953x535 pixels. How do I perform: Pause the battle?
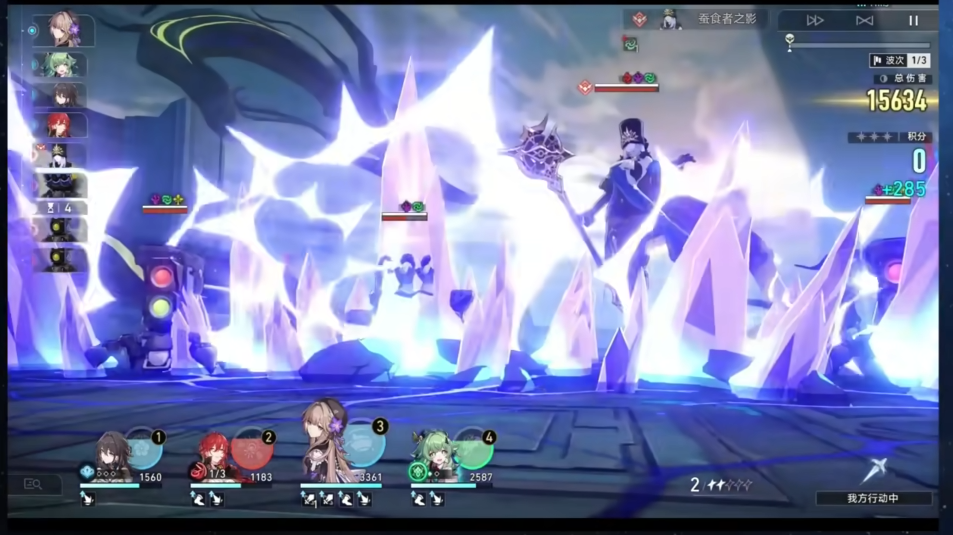[913, 20]
